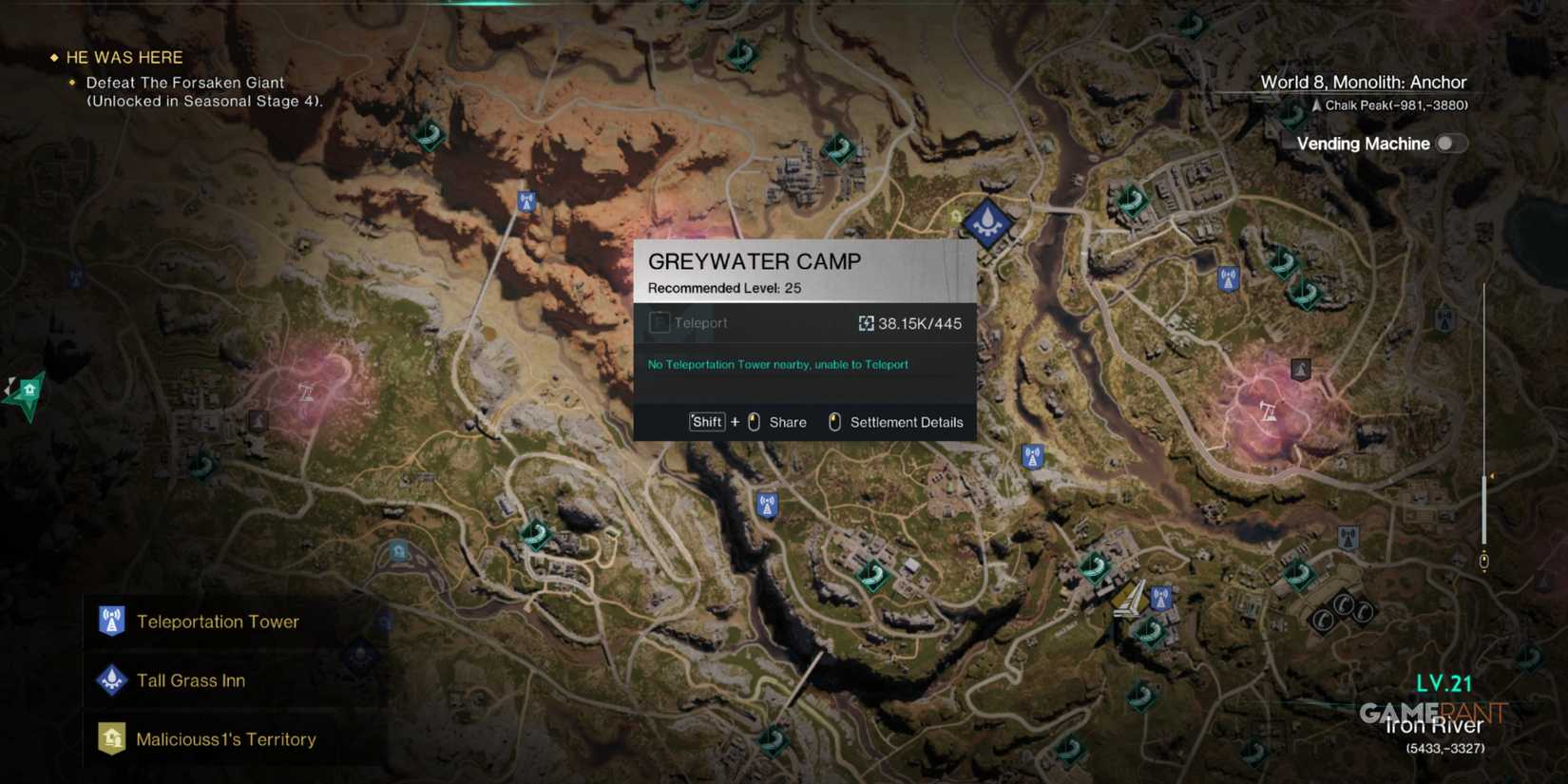Enable the Vending Machine toggle
1568x784 pixels.
pyautogui.click(x=1450, y=143)
